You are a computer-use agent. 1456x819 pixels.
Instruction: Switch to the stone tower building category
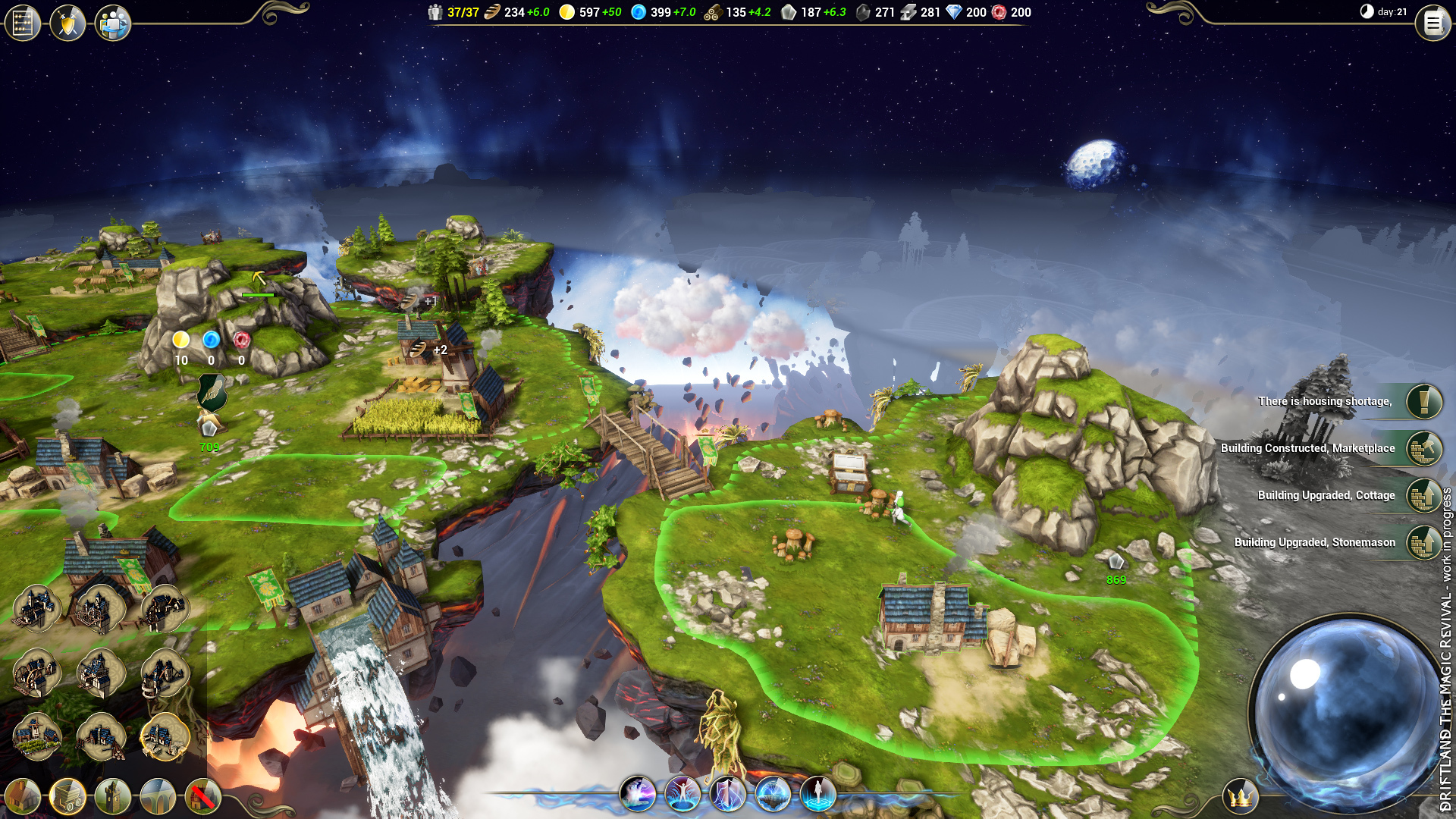[x=113, y=797]
